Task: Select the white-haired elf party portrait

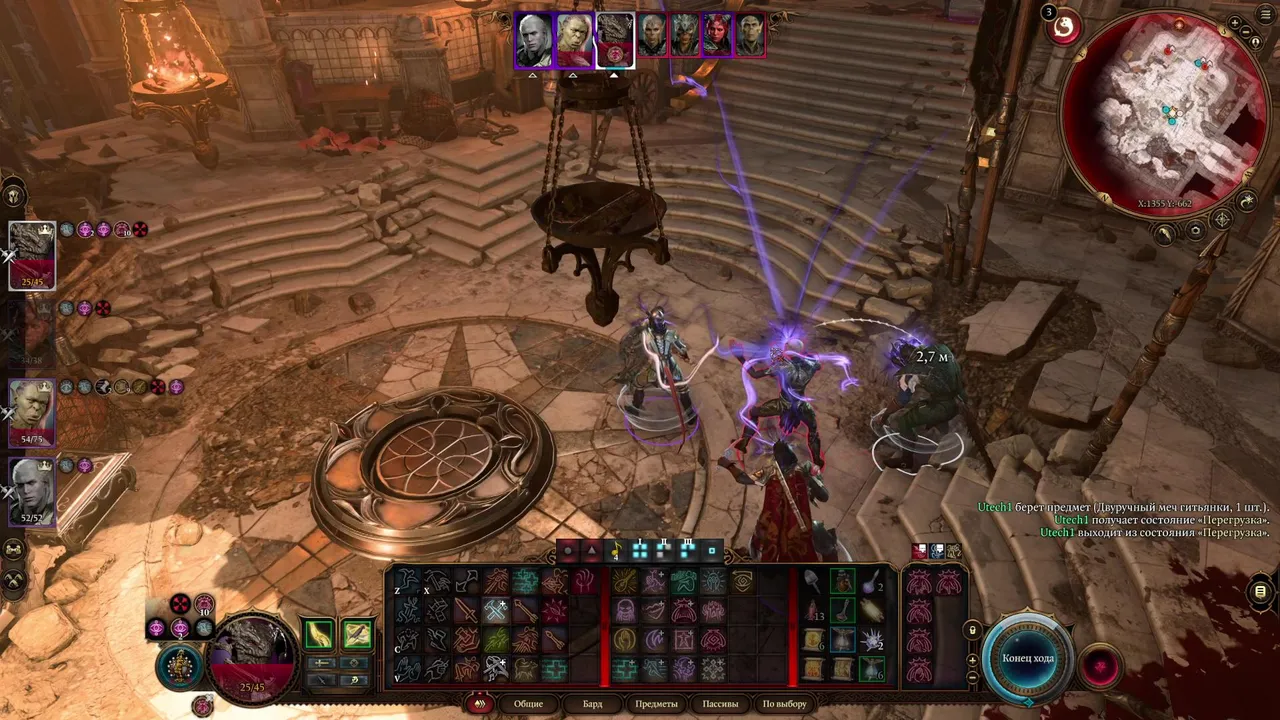Action: tap(32, 492)
